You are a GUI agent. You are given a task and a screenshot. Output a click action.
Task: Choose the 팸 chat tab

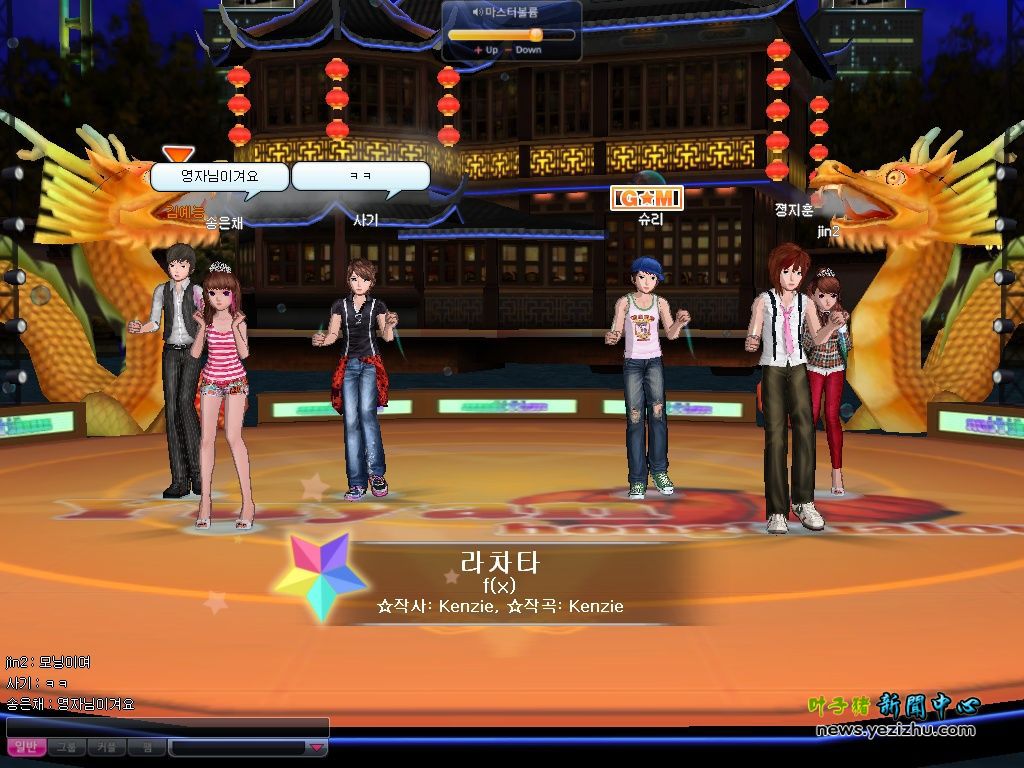click(146, 747)
